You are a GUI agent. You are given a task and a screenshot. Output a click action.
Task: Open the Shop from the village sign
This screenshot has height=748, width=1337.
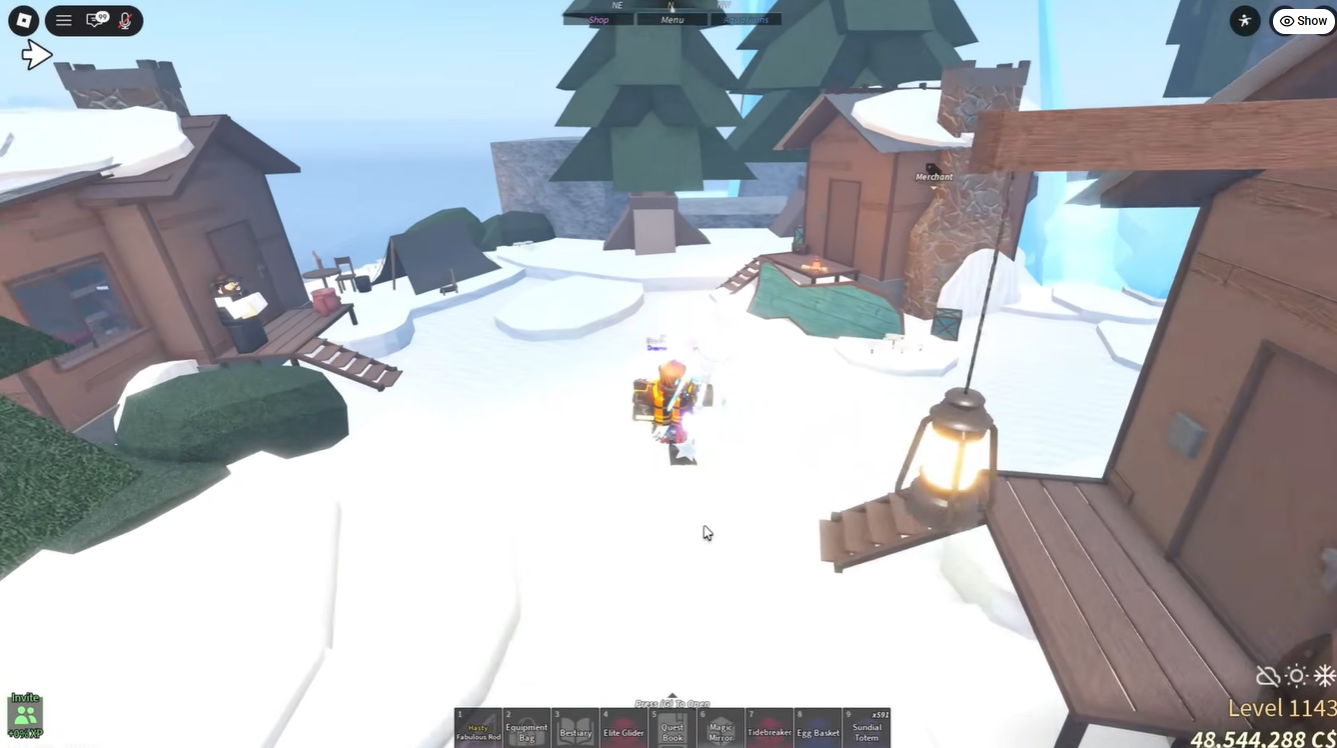(599, 19)
